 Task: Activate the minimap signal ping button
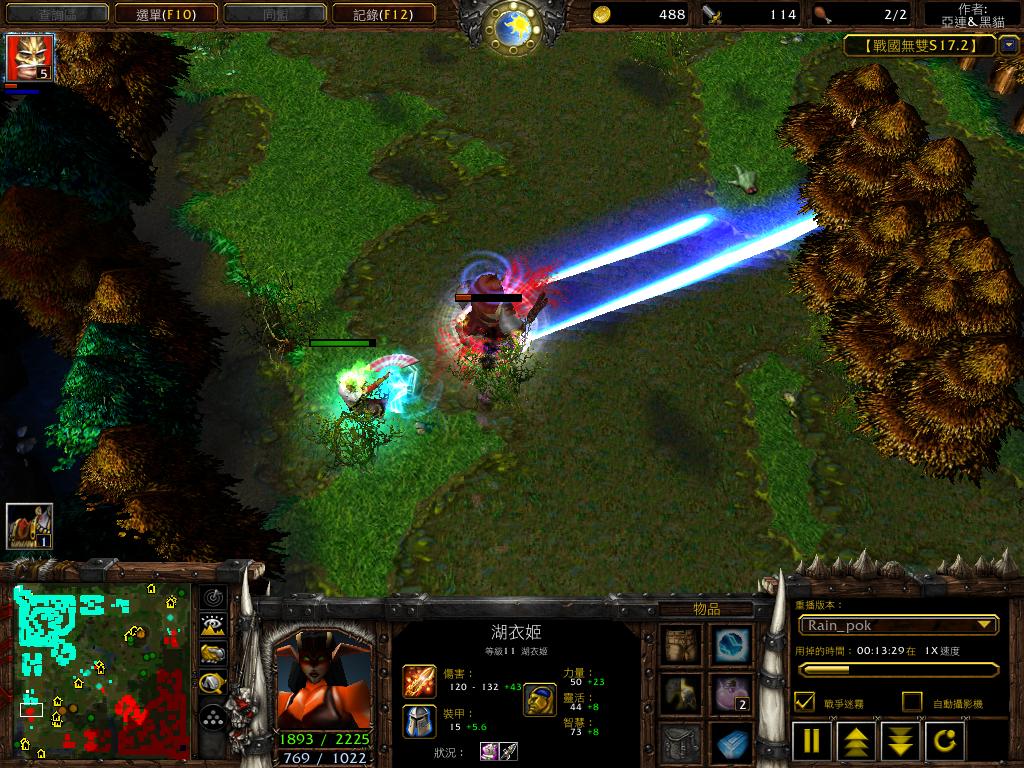click(x=213, y=598)
